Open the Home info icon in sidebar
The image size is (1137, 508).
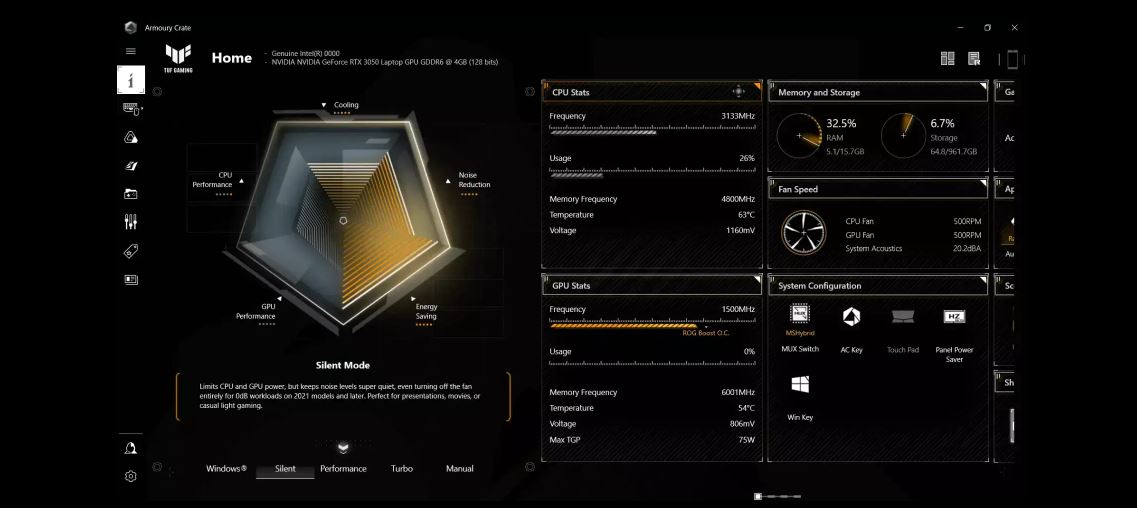point(131,80)
